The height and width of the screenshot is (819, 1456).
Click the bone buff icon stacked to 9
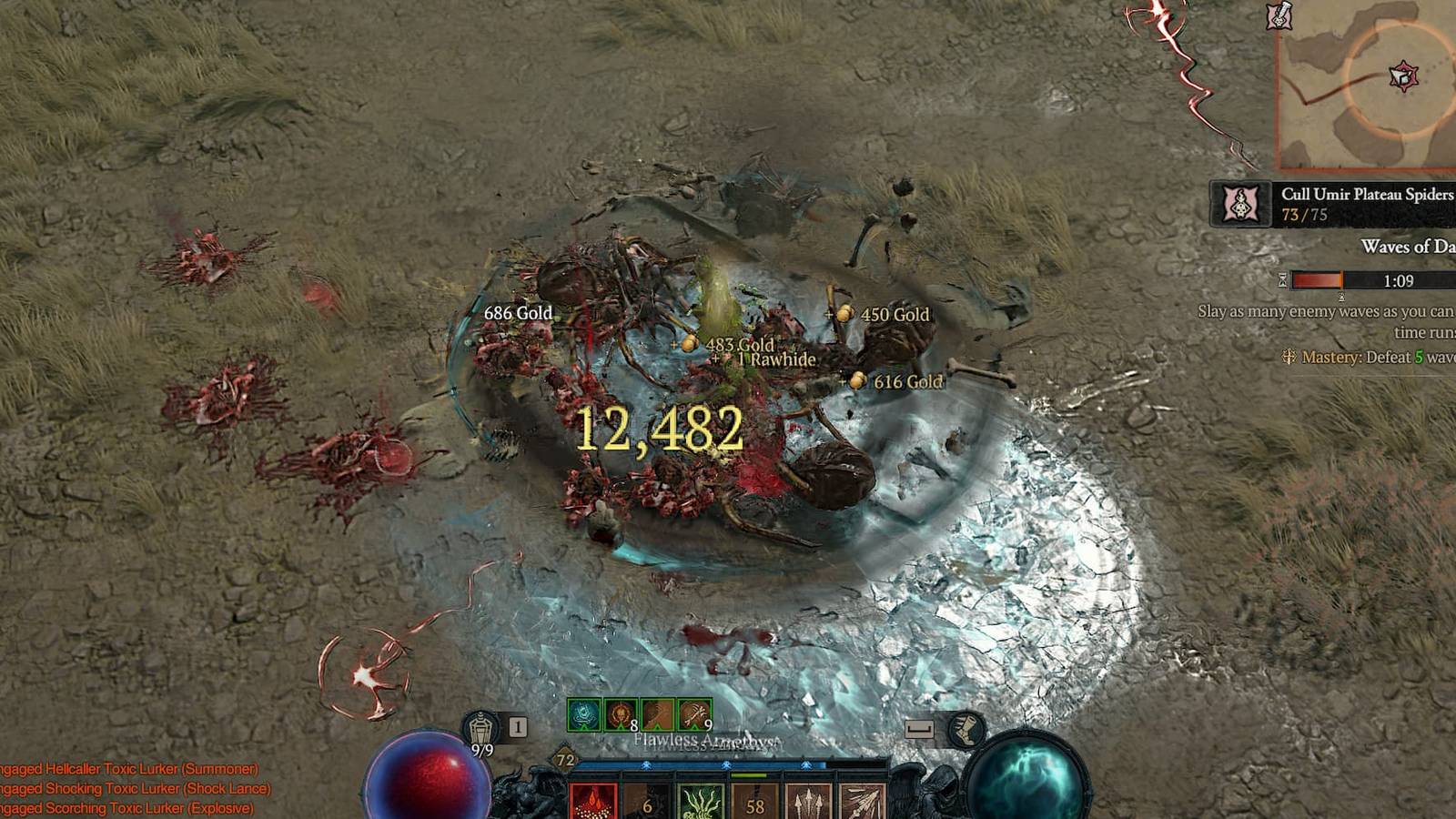[x=694, y=713]
